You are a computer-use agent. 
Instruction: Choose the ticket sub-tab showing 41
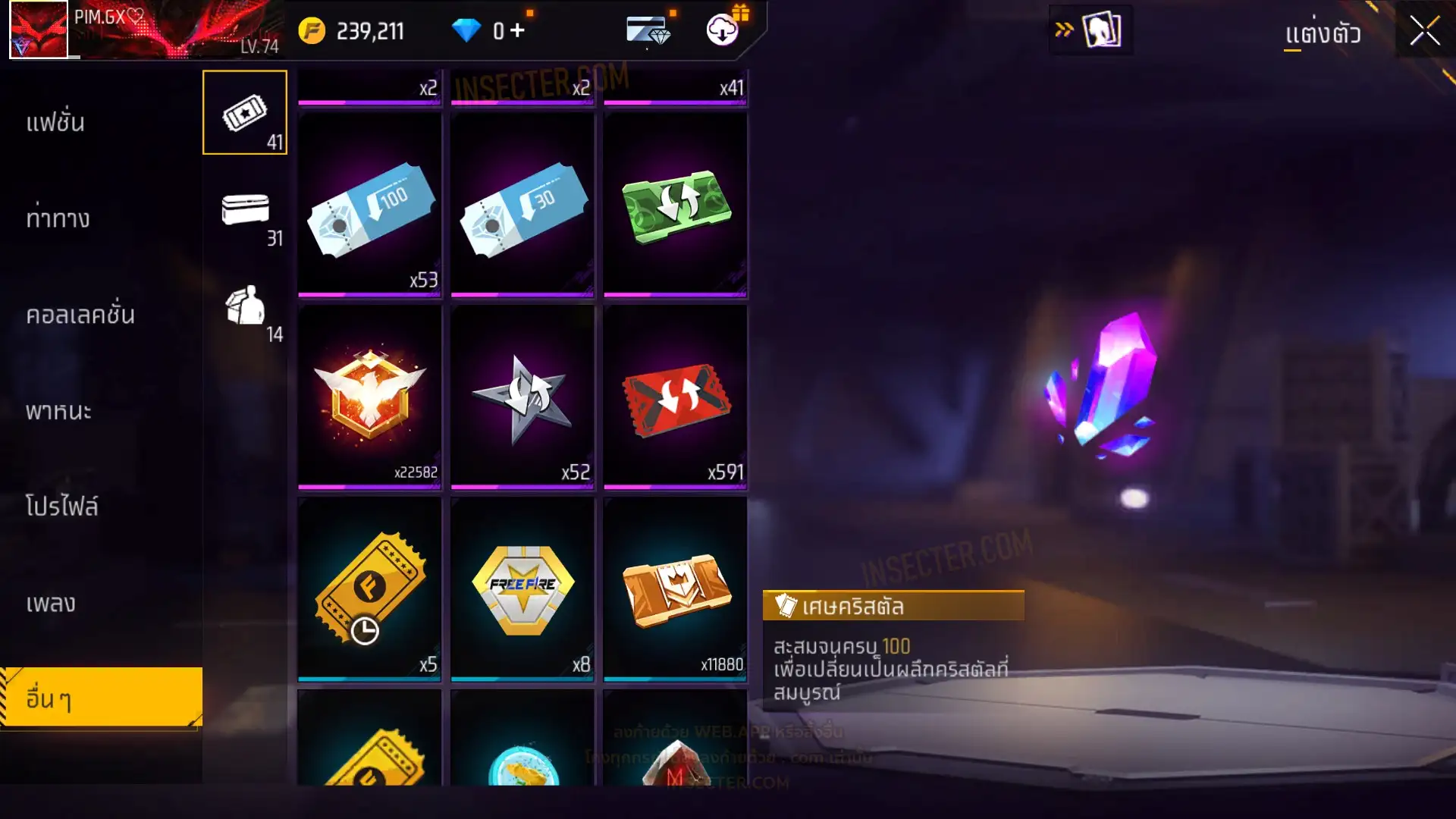click(x=245, y=113)
